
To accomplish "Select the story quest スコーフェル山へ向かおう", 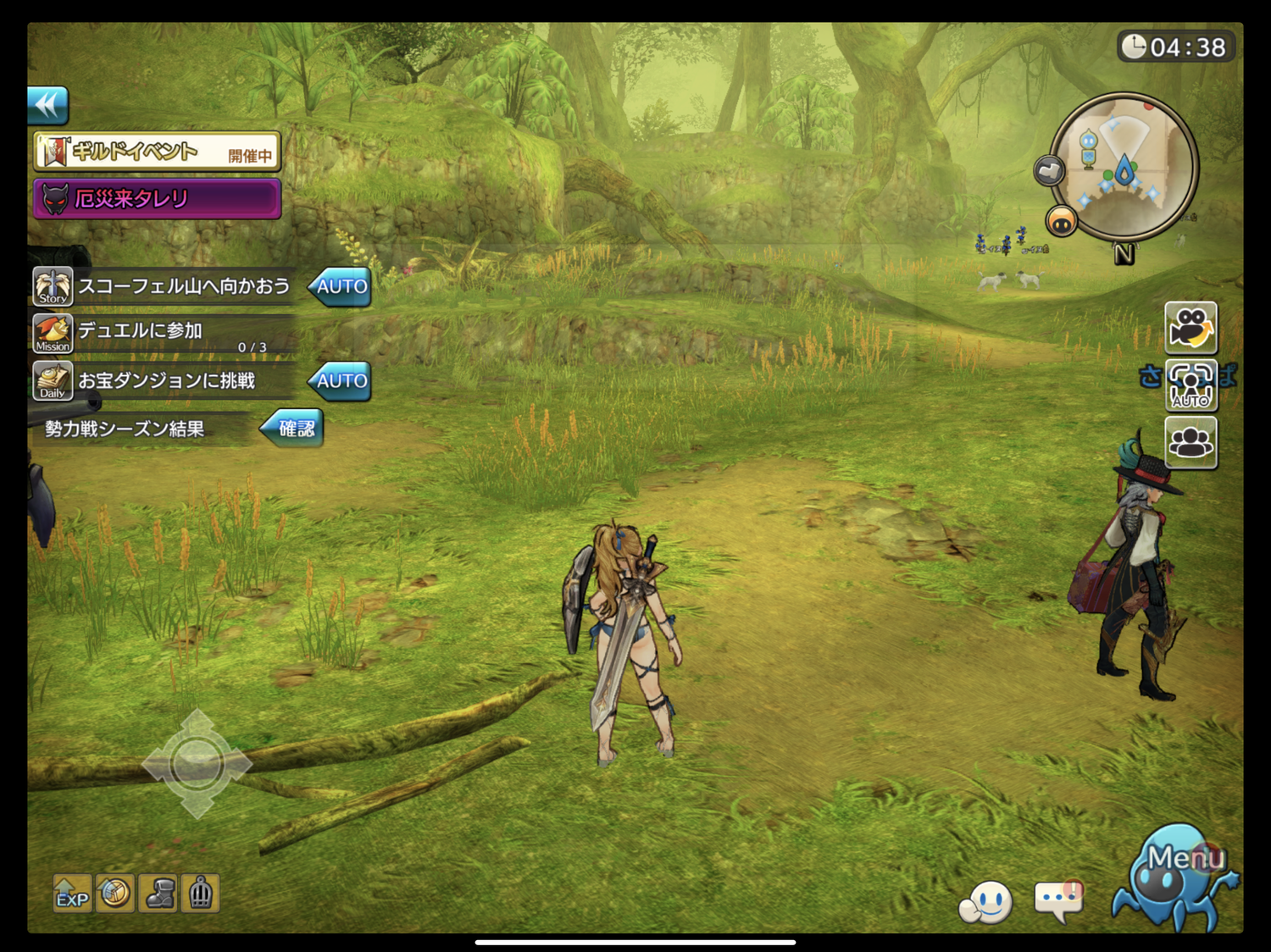I will (183, 286).
